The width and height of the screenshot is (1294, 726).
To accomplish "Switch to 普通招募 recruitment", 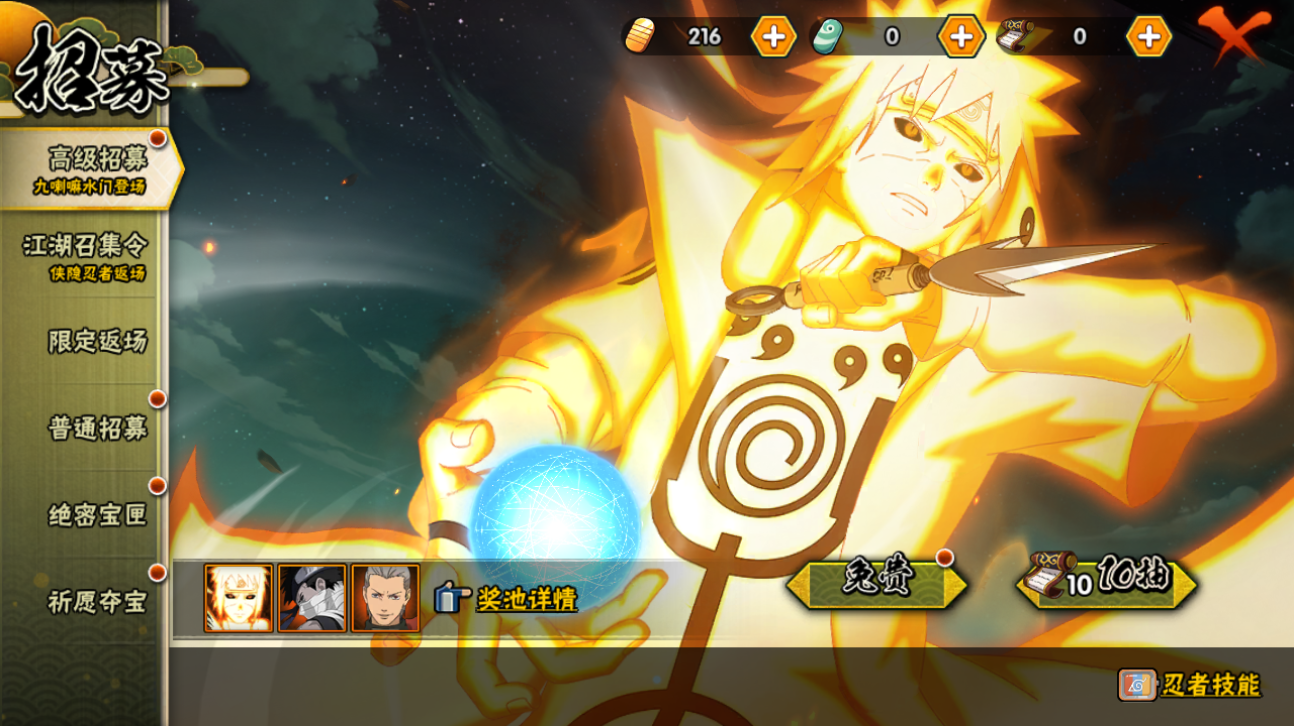I will click(x=97, y=428).
